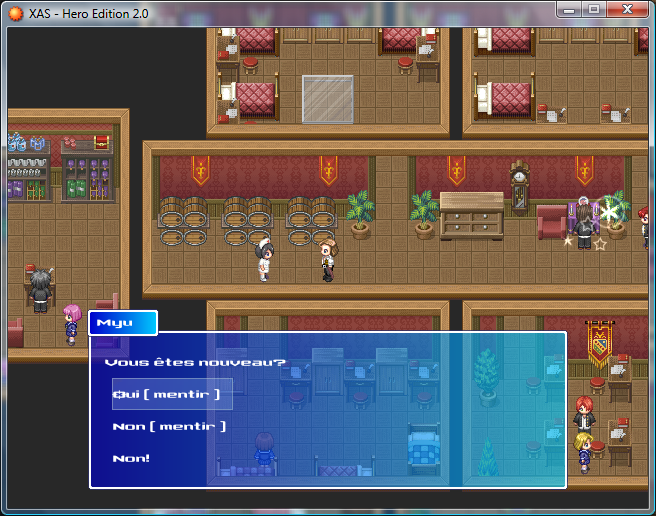Maximize the game window
Viewport: 656px width, 516px height.
tap(593, 9)
